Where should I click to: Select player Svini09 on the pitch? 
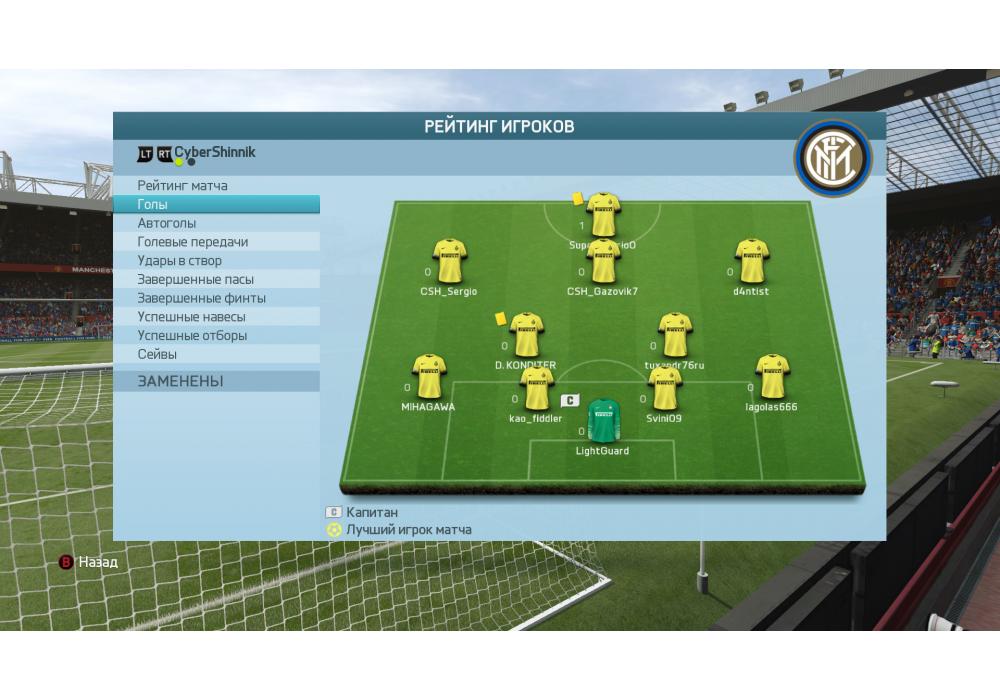coord(664,389)
